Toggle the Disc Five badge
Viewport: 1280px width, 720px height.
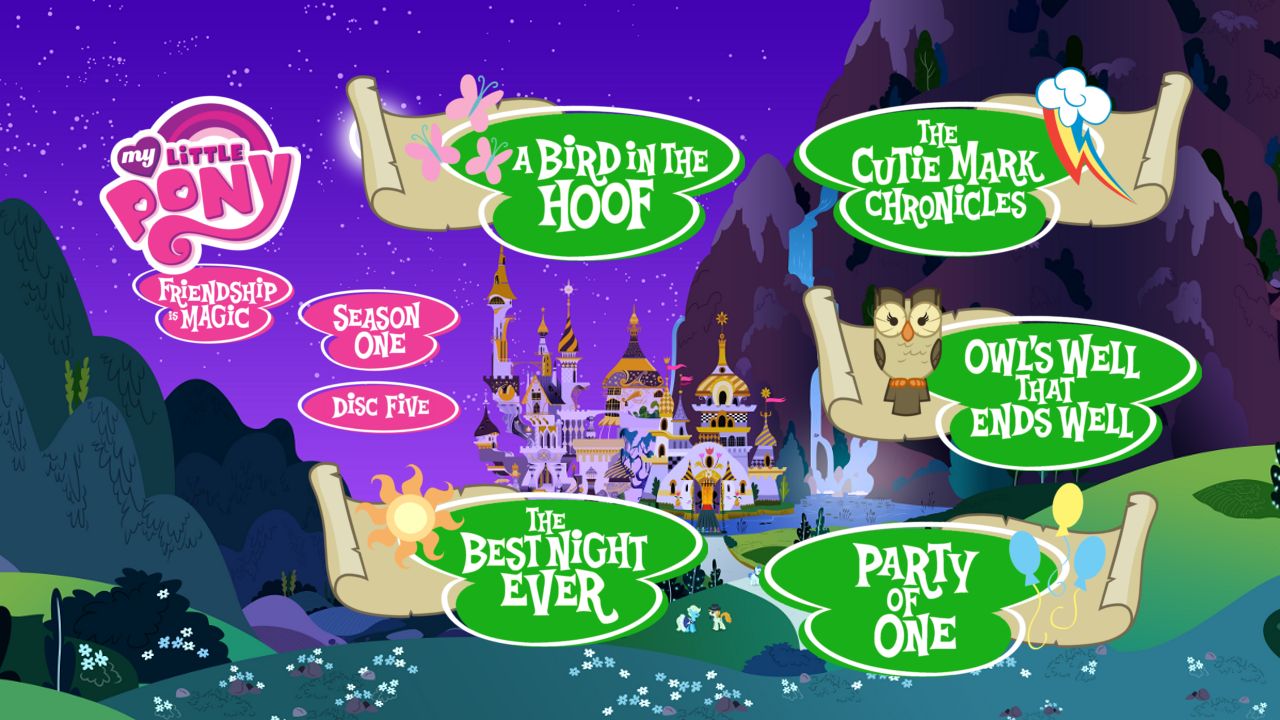(x=380, y=407)
